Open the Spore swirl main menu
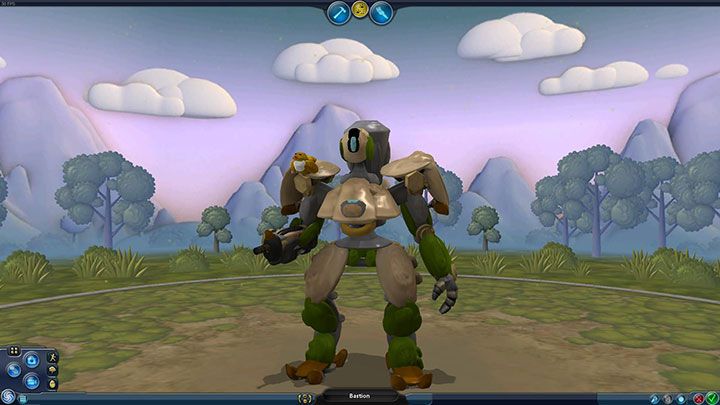Viewport: 720px width, 405px height. [9, 396]
